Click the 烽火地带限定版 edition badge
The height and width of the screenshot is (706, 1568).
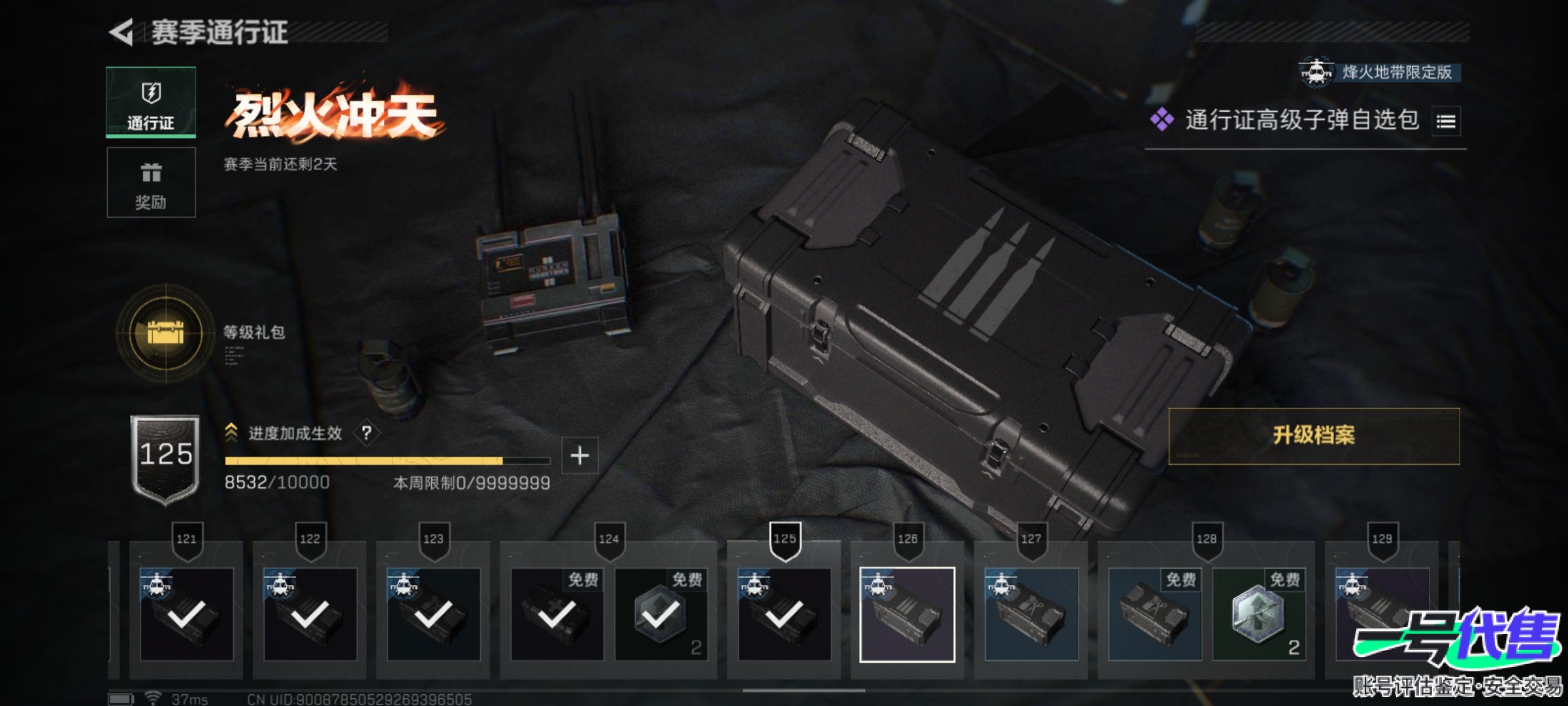pos(1380,72)
